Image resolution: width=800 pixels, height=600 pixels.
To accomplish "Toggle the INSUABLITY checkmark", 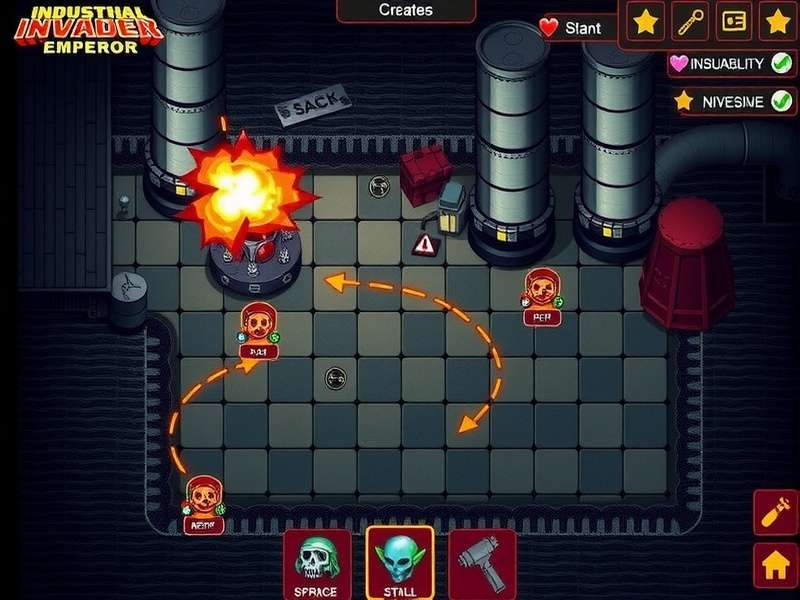I will [x=782, y=63].
